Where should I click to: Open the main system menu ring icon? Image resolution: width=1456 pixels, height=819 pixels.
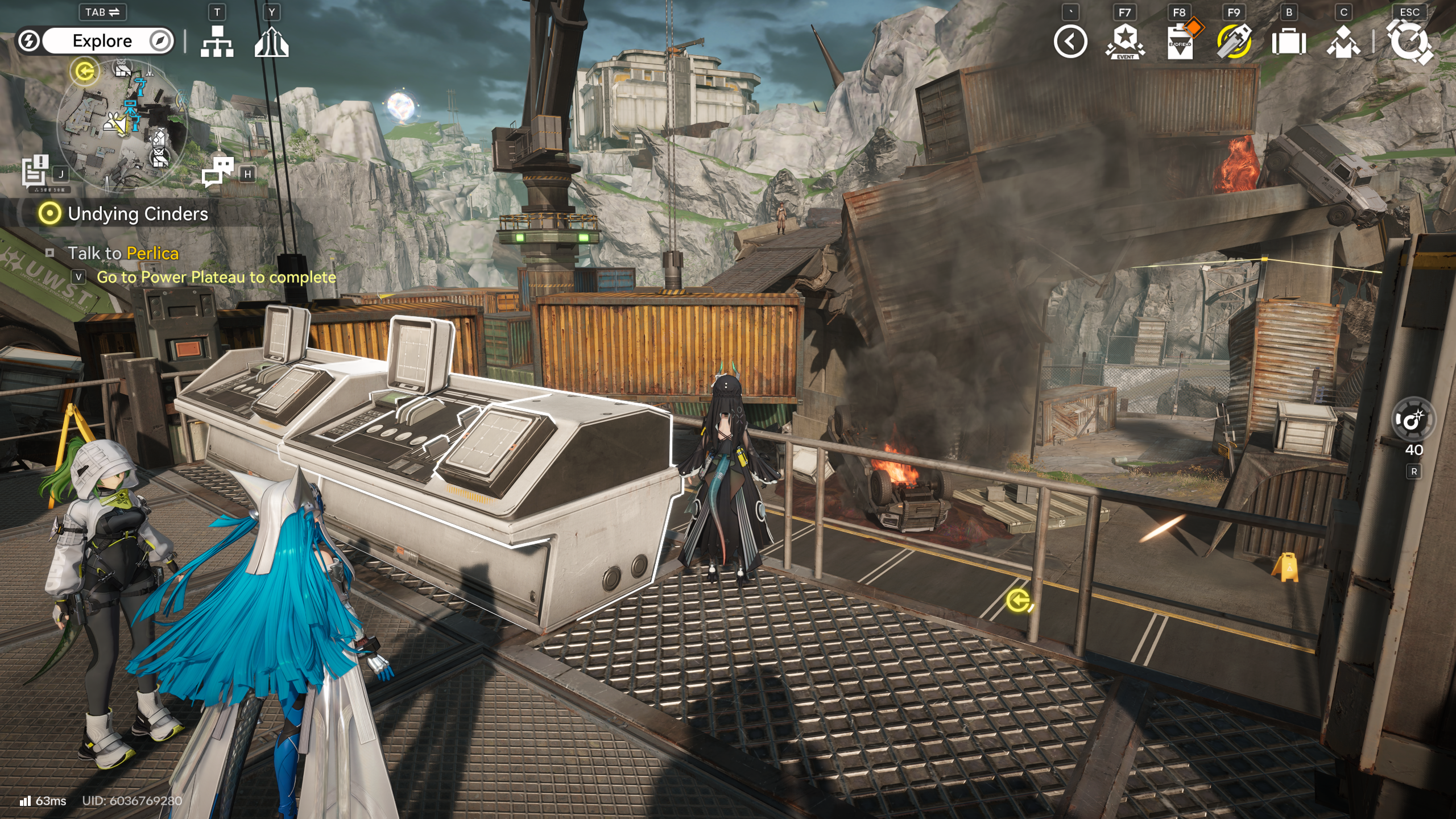pyautogui.click(x=1409, y=42)
